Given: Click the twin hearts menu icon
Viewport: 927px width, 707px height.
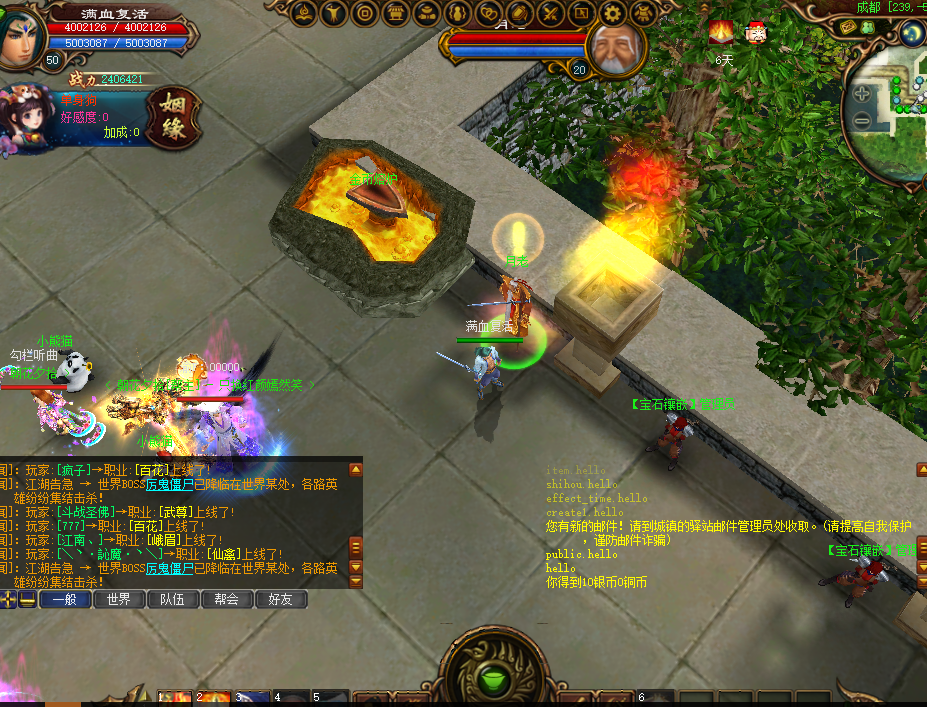Looking at the screenshot, I should click(x=489, y=13).
